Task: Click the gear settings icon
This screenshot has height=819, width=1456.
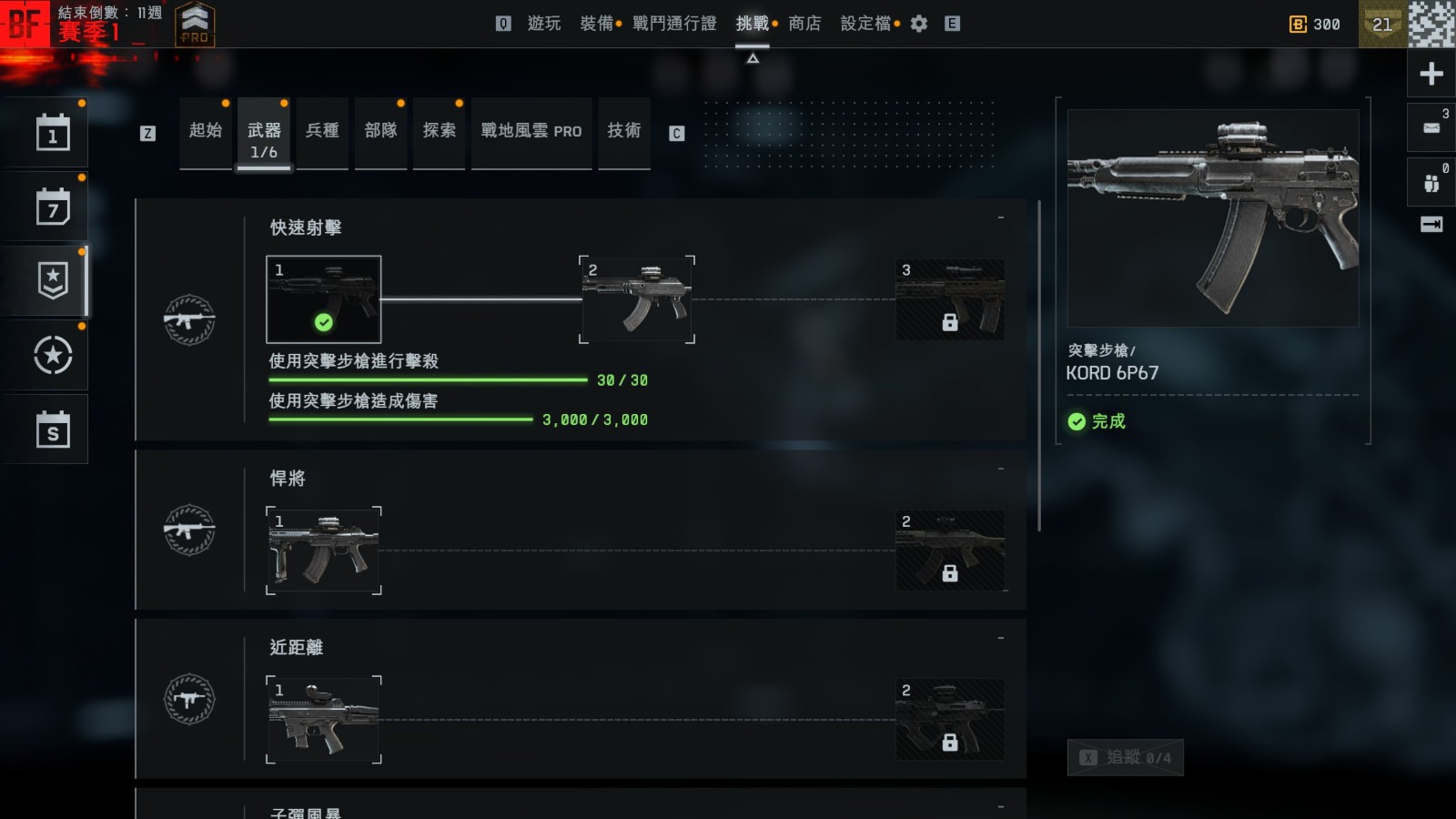Action: [919, 24]
